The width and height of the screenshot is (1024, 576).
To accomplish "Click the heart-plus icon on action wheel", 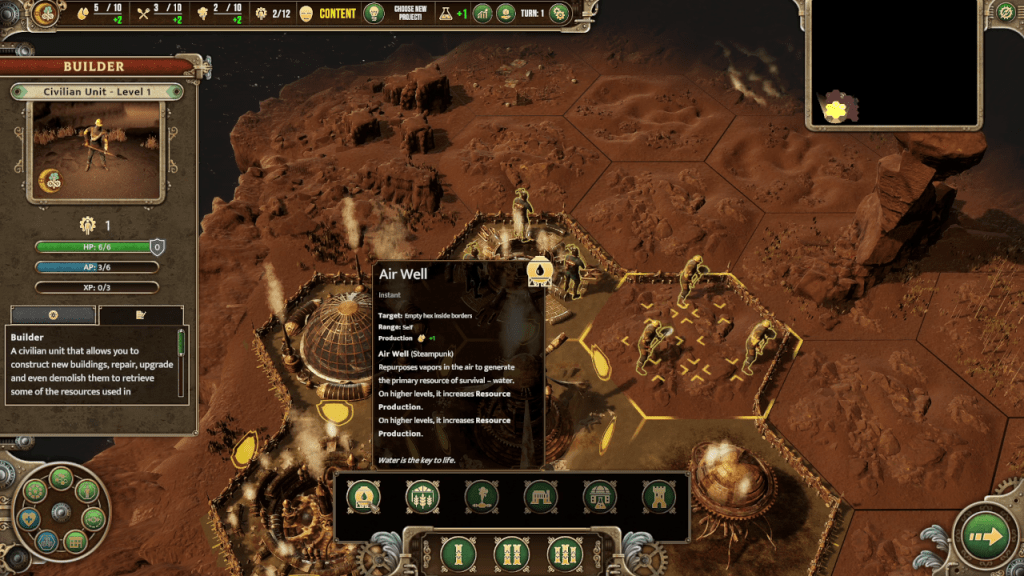I will tap(30, 516).
